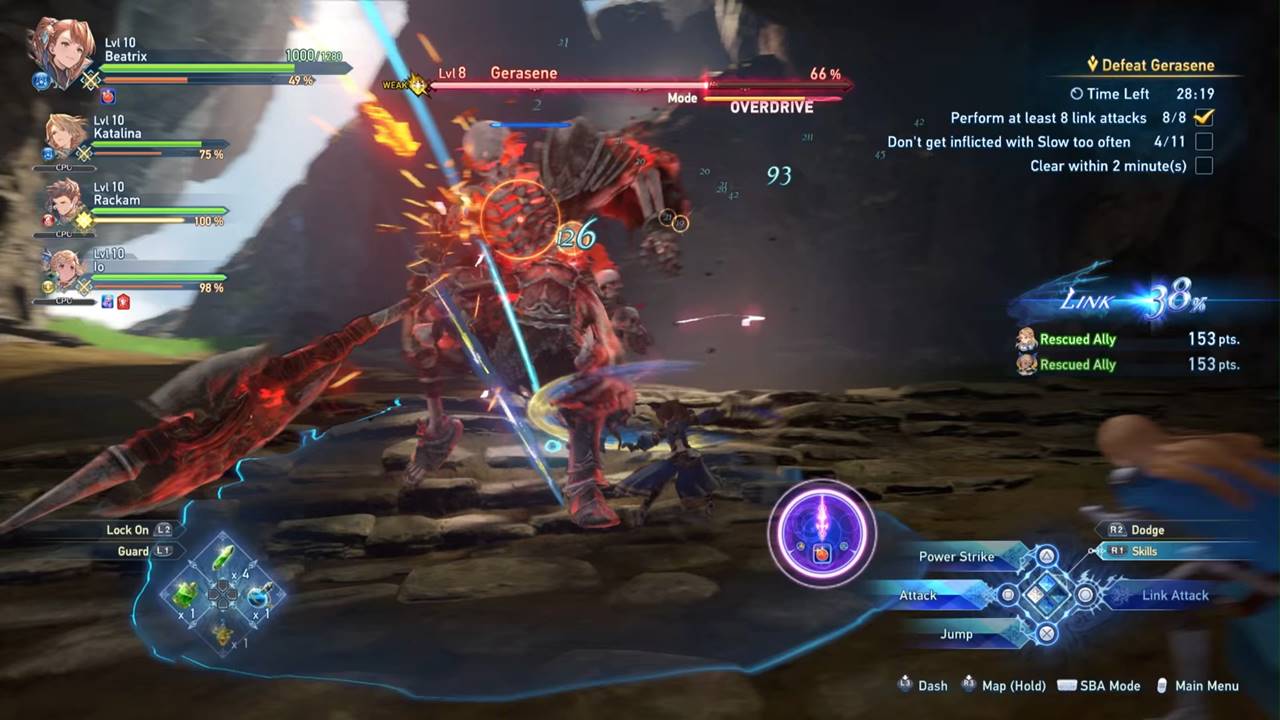
Task: Use the green crystal item with x4
Action: click(225, 558)
